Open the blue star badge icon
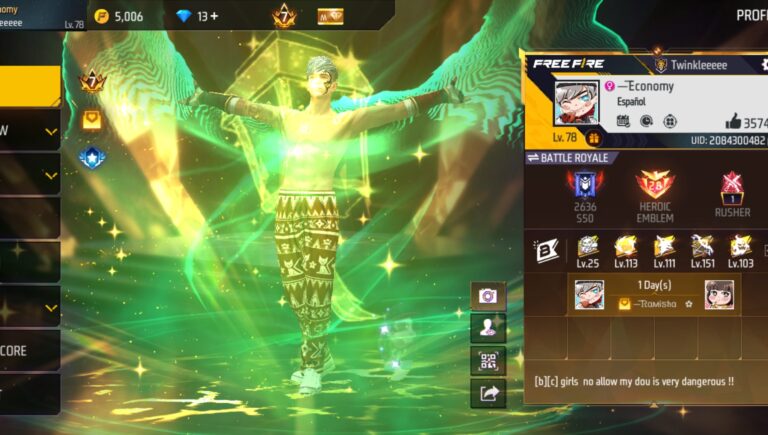Viewport: 768px width, 435px height. pyautogui.click(x=93, y=157)
